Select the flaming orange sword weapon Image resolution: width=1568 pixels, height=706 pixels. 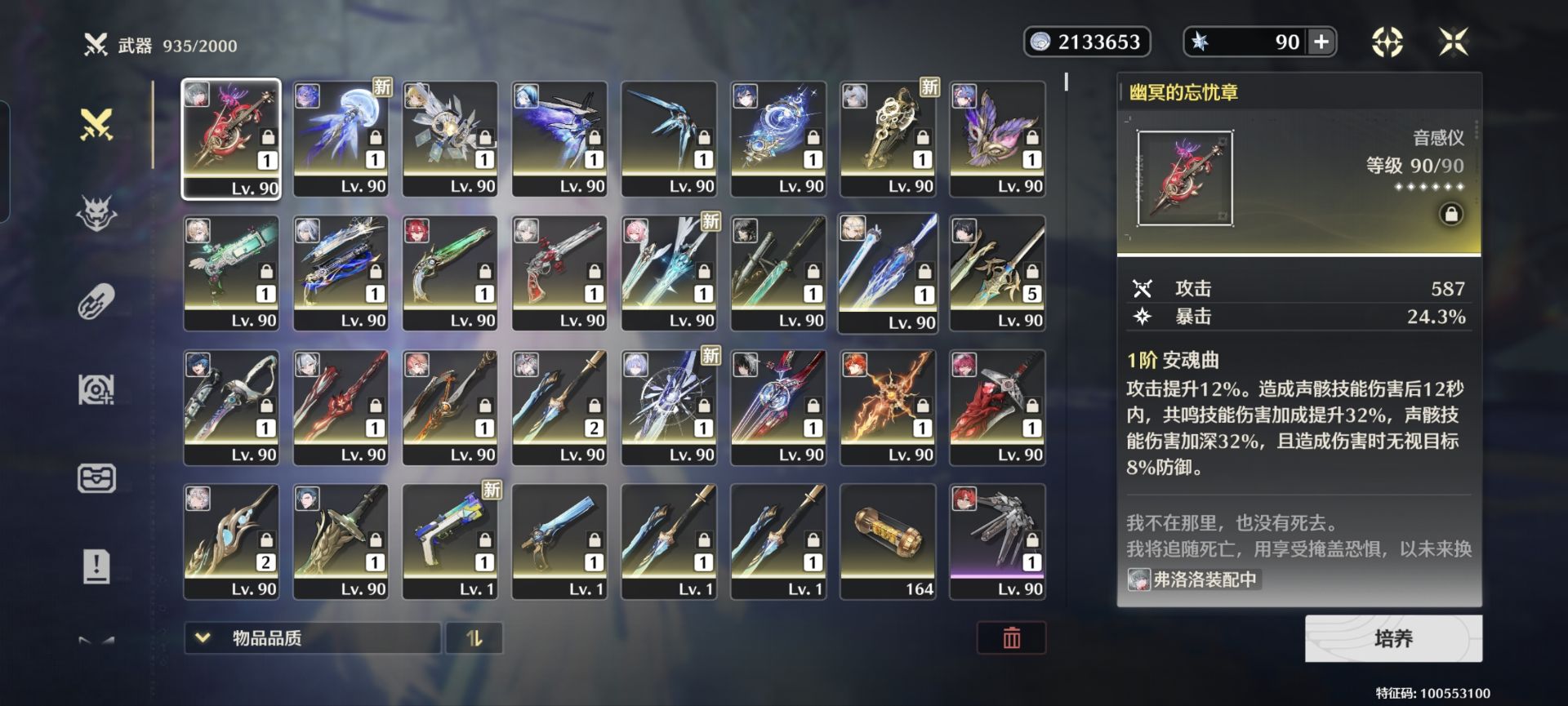click(888, 407)
